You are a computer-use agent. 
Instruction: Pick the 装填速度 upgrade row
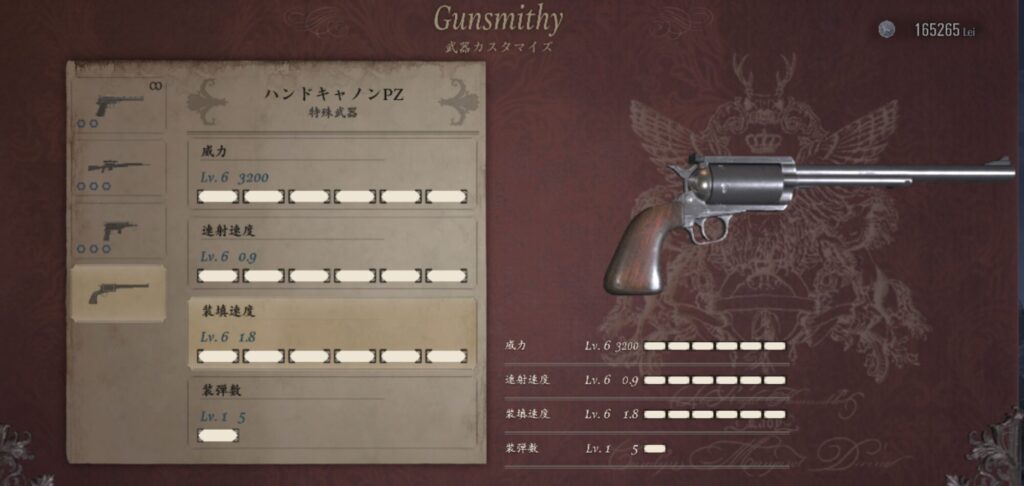tap(332, 334)
